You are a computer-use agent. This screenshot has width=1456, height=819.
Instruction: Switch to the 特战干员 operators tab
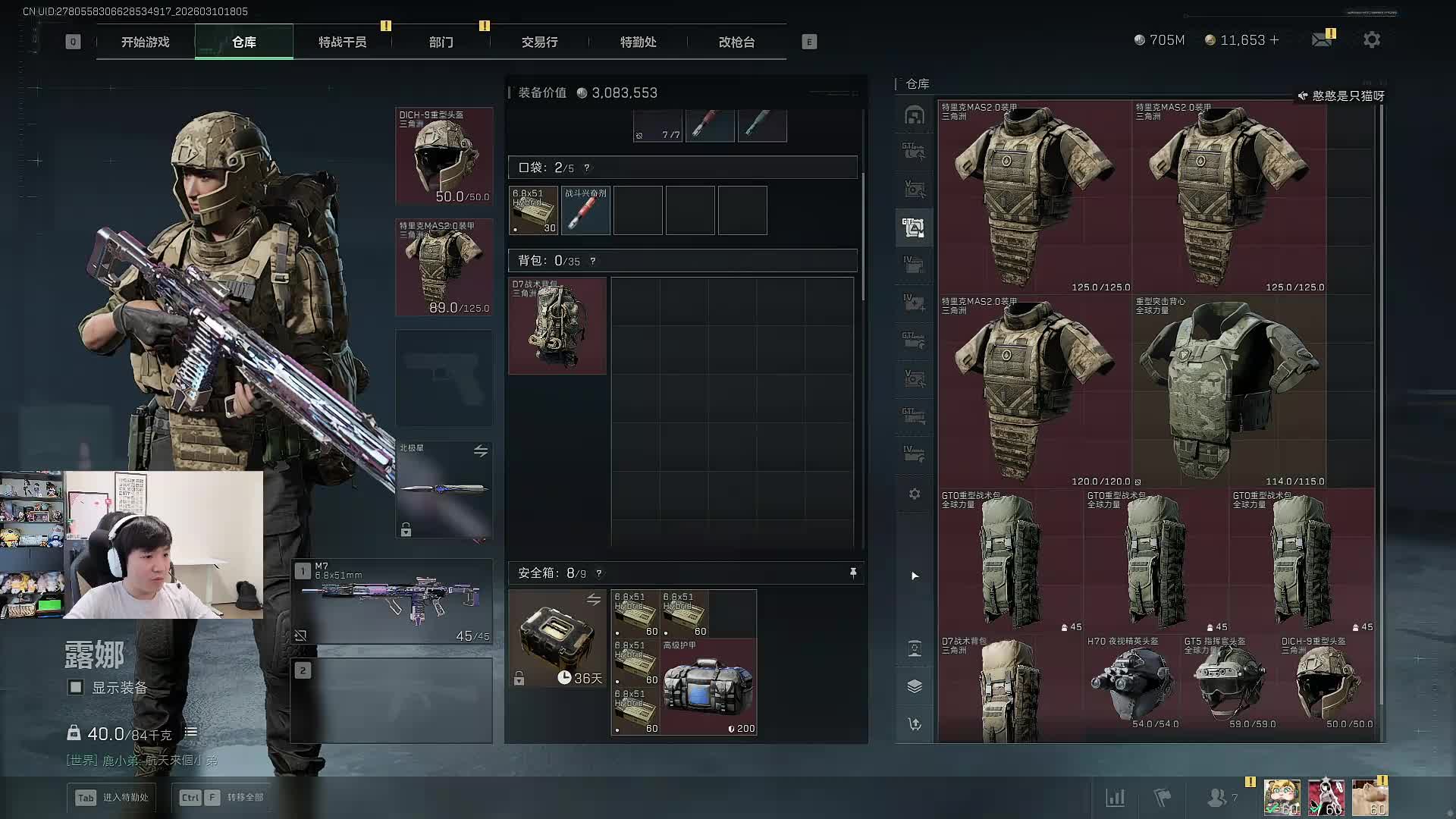(342, 42)
